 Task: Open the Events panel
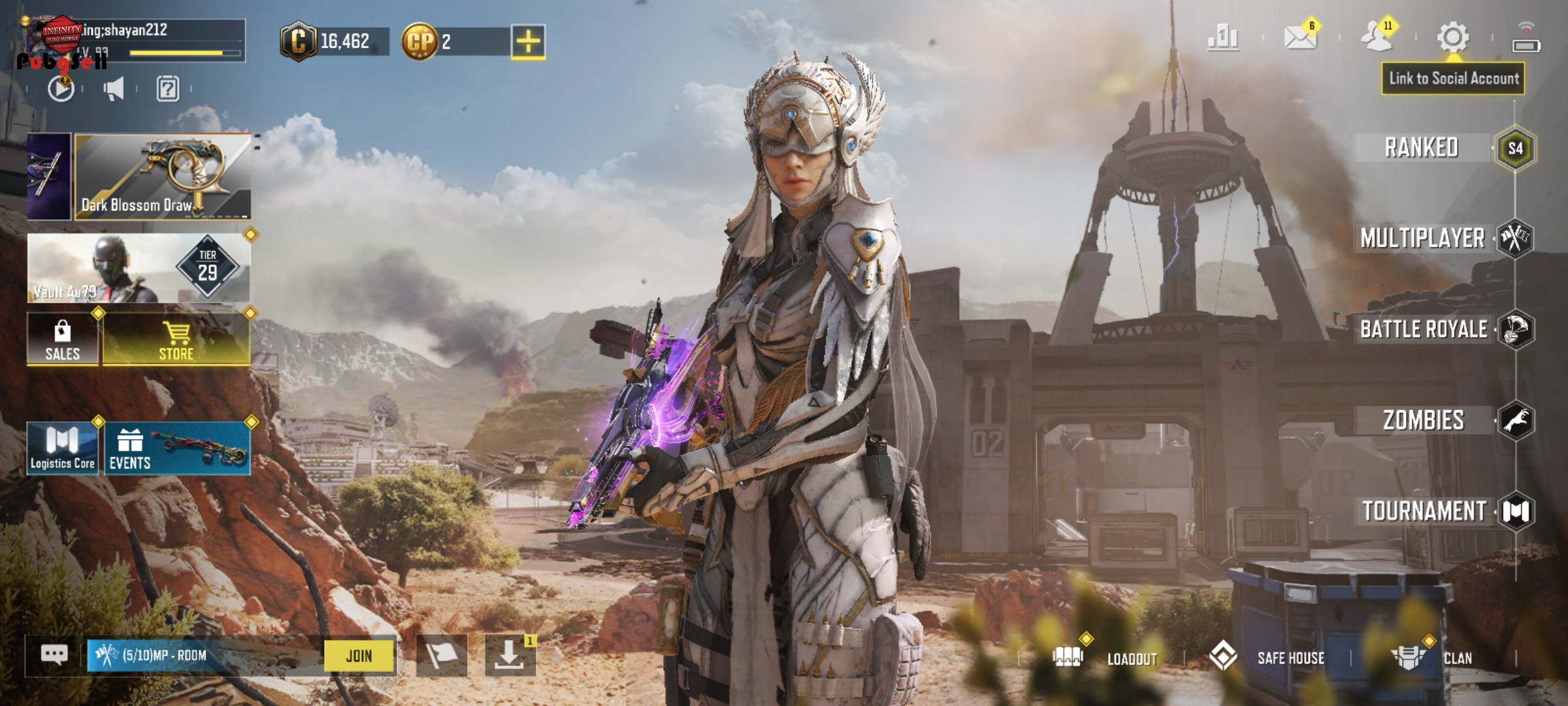tap(177, 448)
